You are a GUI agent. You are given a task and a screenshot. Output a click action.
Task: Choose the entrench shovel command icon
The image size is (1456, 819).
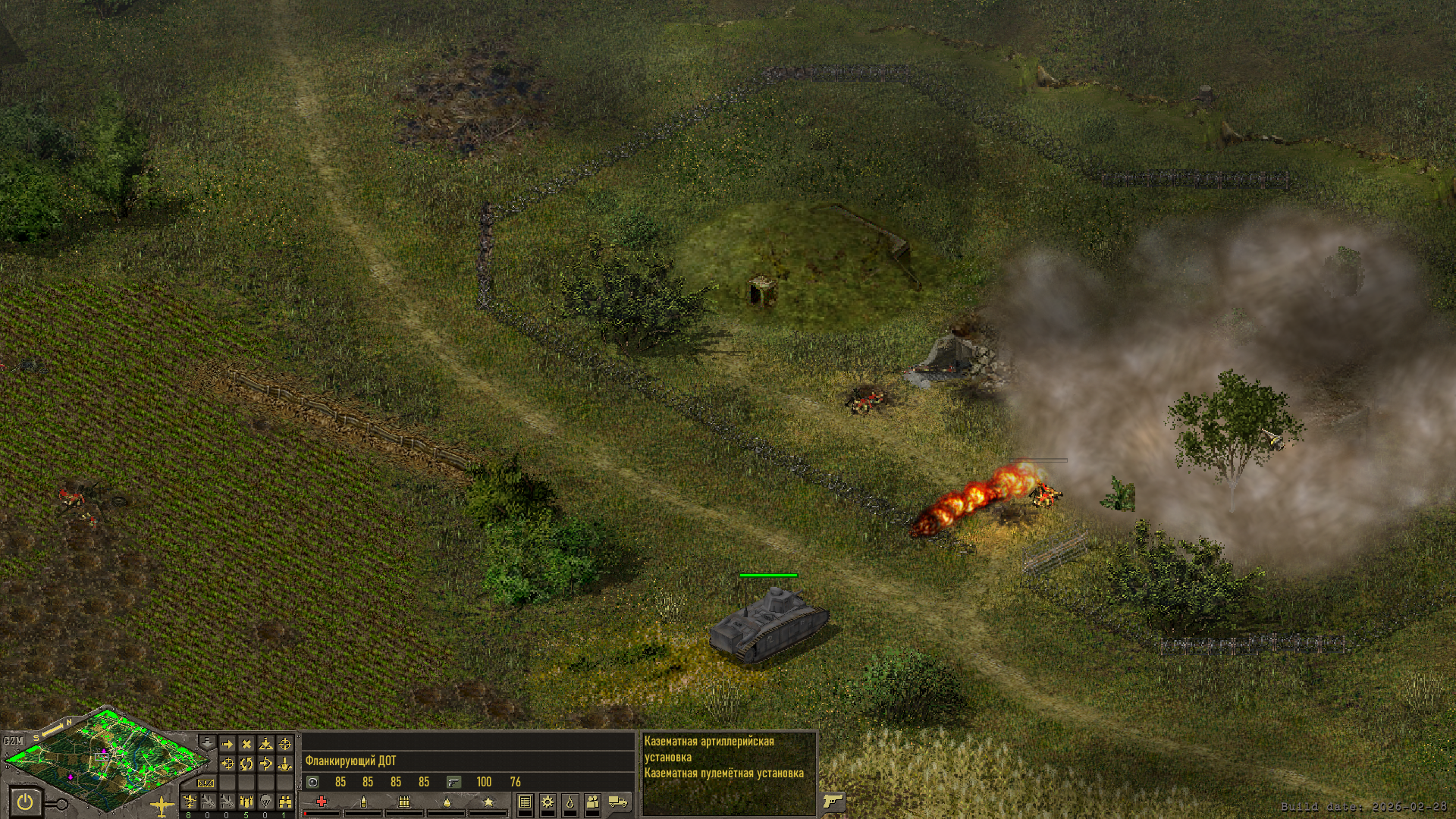(265, 745)
